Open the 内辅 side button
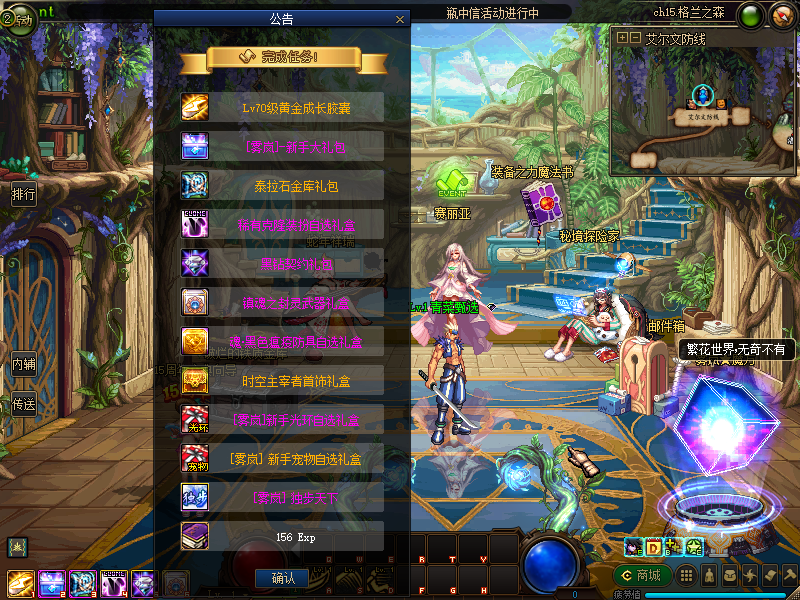The height and width of the screenshot is (600, 800). (24, 364)
